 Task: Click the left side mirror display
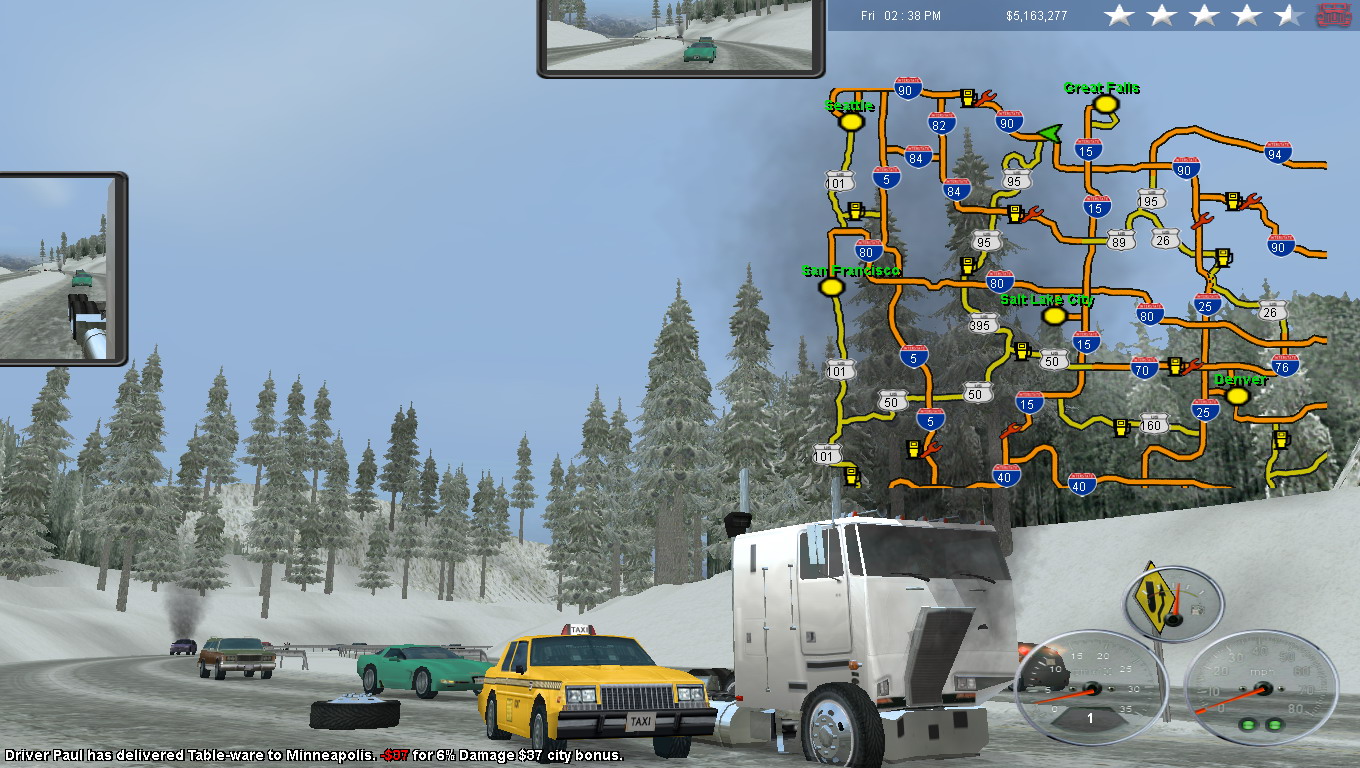click(x=60, y=268)
